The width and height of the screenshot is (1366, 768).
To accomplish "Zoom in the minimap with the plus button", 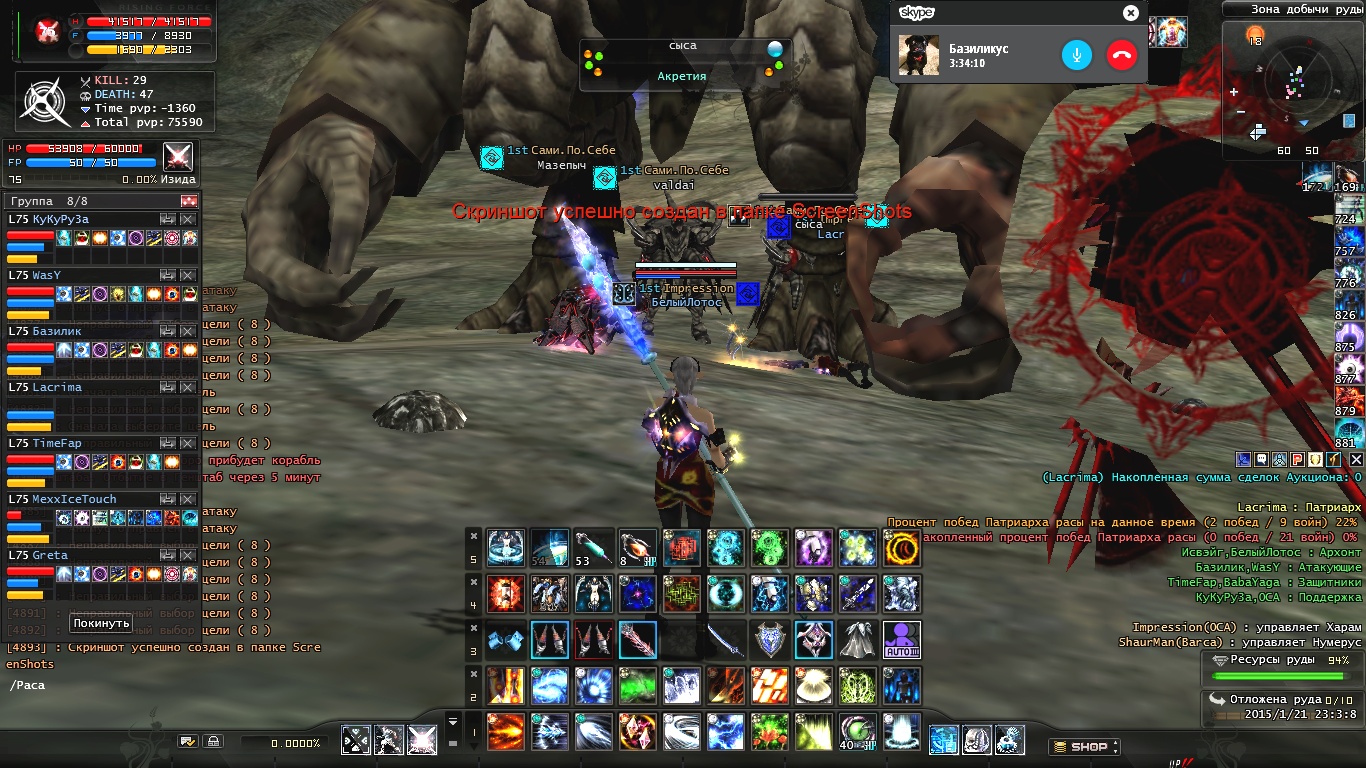I will click(1234, 92).
